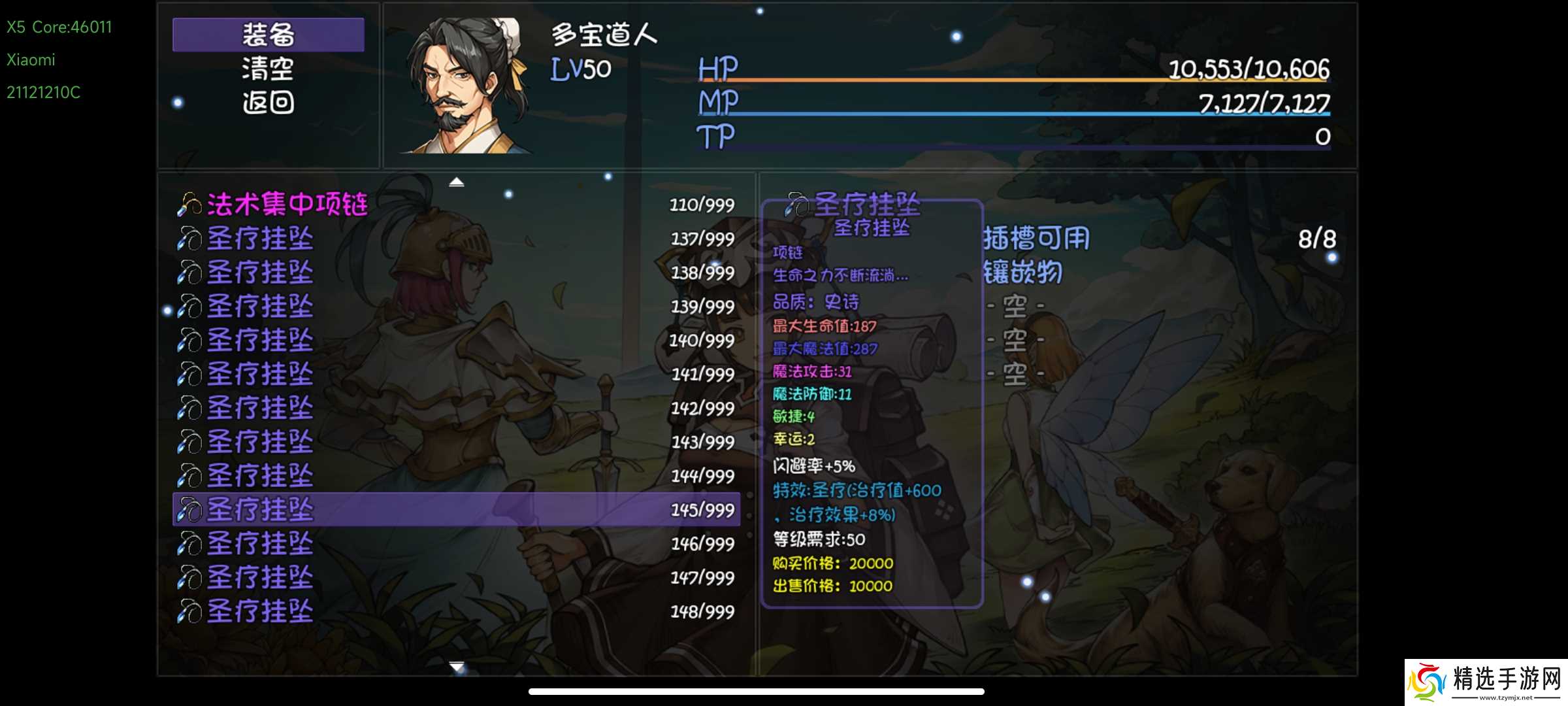Image resolution: width=1568 pixels, height=706 pixels.
Task: Pick the 圣疗挂坠 numbered 137/999
Action: [456, 239]
